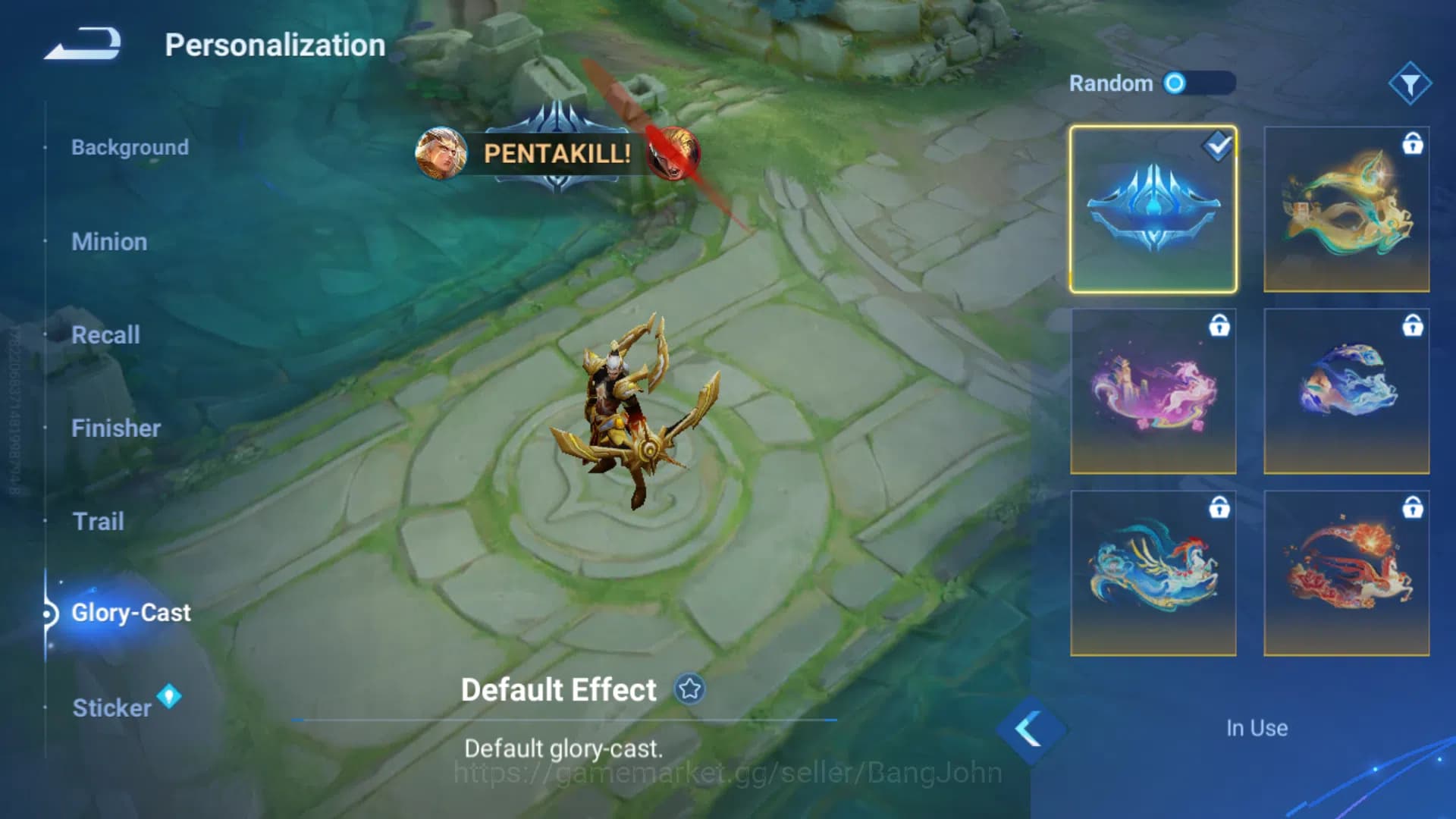This screenshot has height=819, width=1456.
Task: Click the enemy avatar beside the PENTAKILL banner
Action: [673, 154]
